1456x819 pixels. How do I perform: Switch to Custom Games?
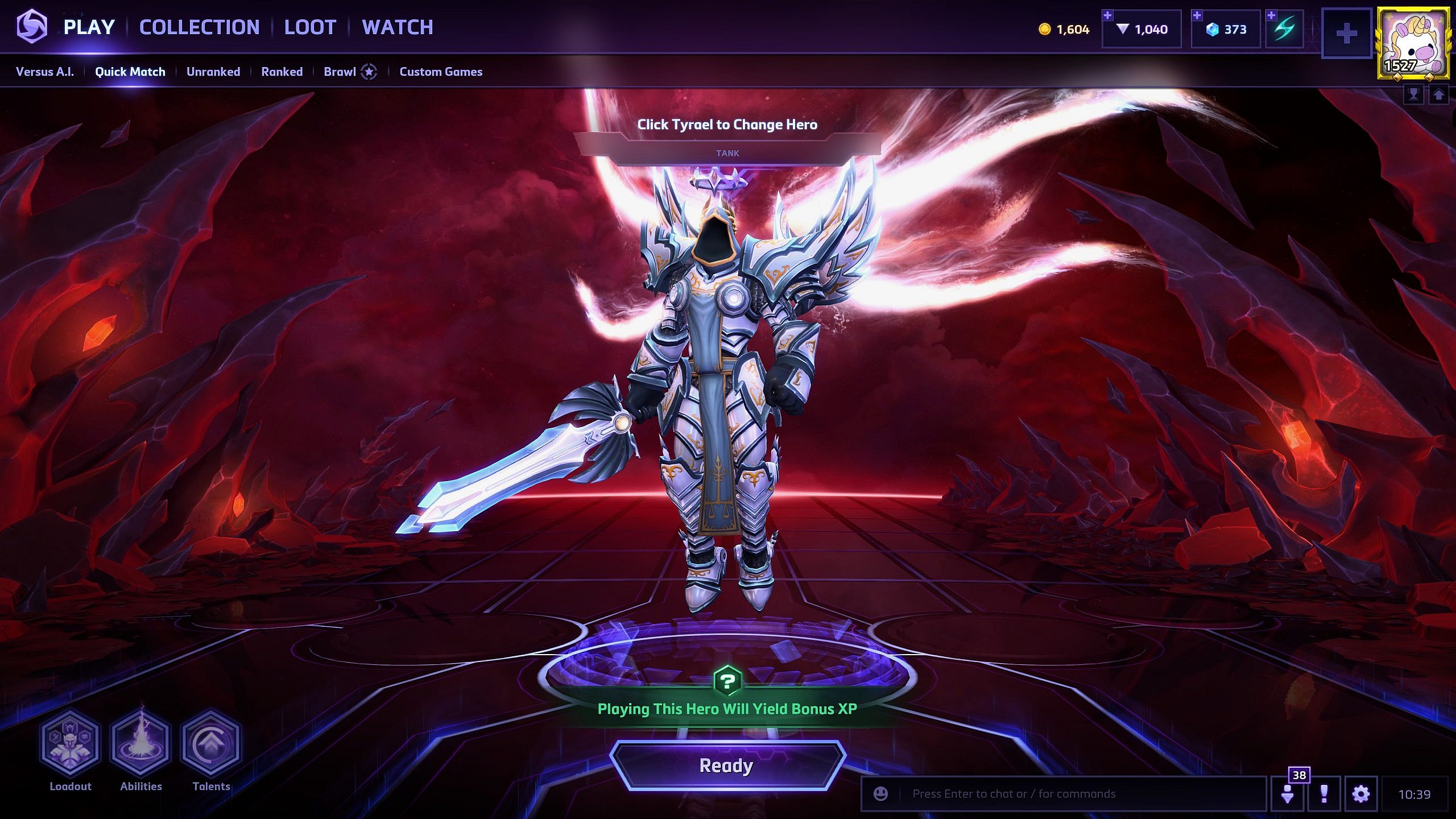(x=441, y=72)
